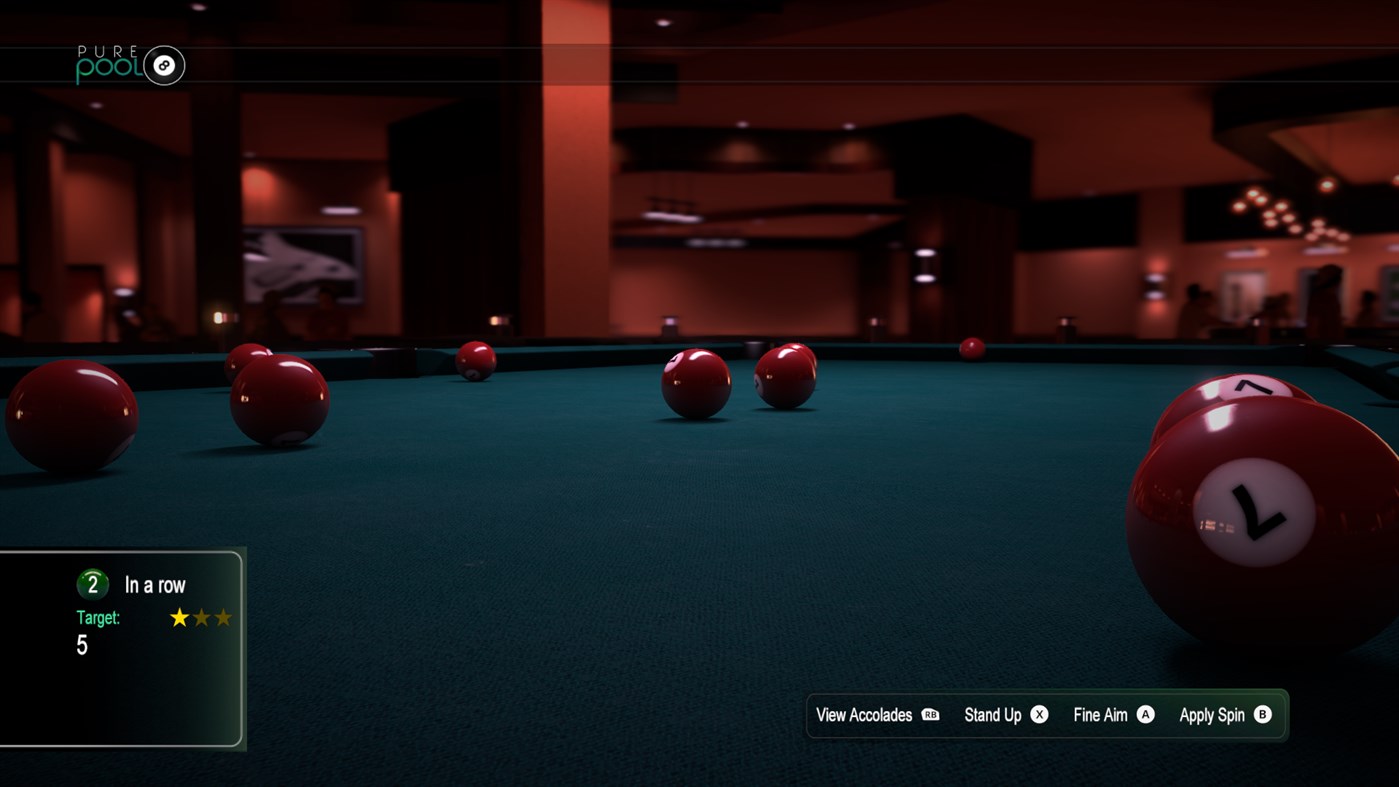Click the third unfilled star icon

pyautogui.click(x=222, y=617)
